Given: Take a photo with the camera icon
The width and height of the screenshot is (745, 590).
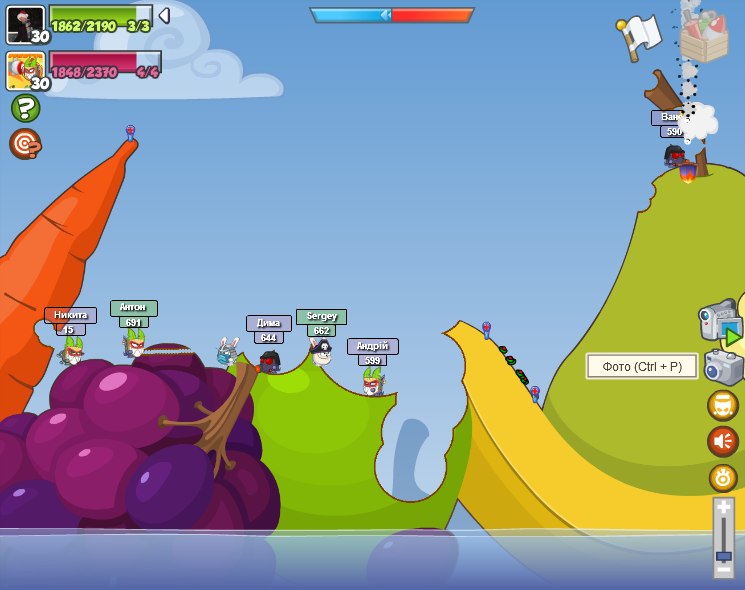Looking at the screenshot, I should (723, 367).
